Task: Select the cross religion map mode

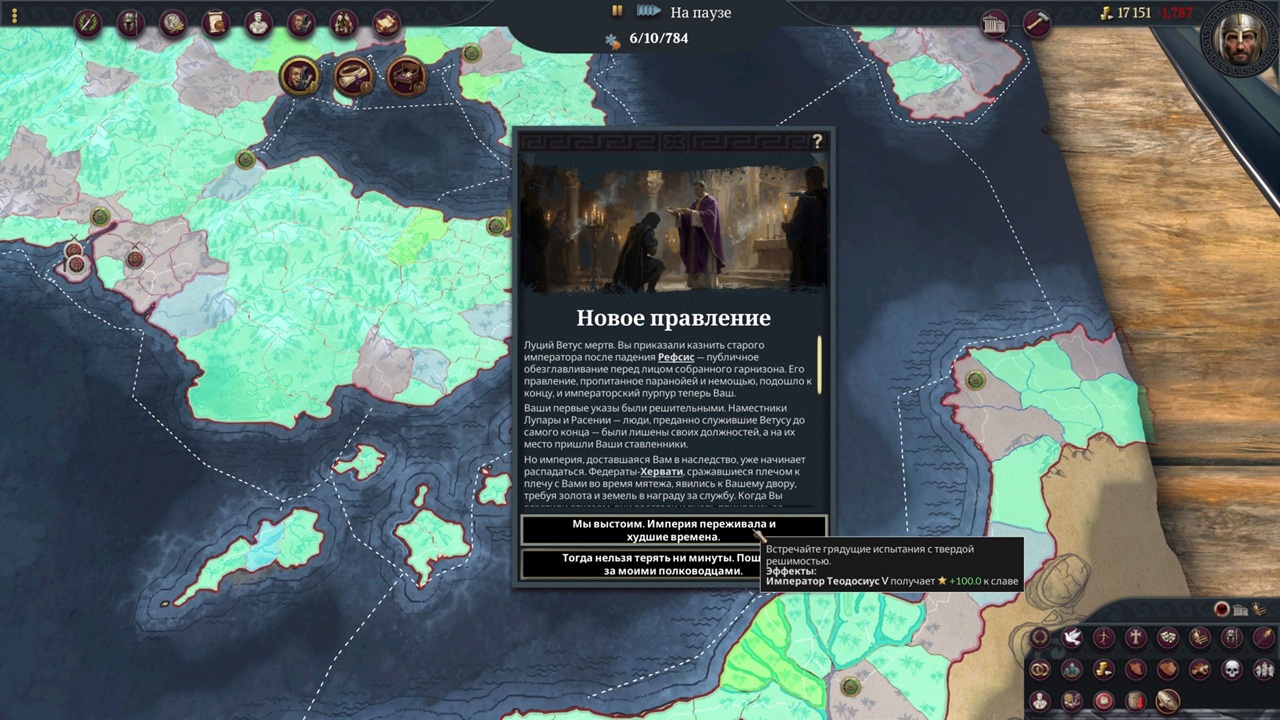Action: click(1135, 638)
